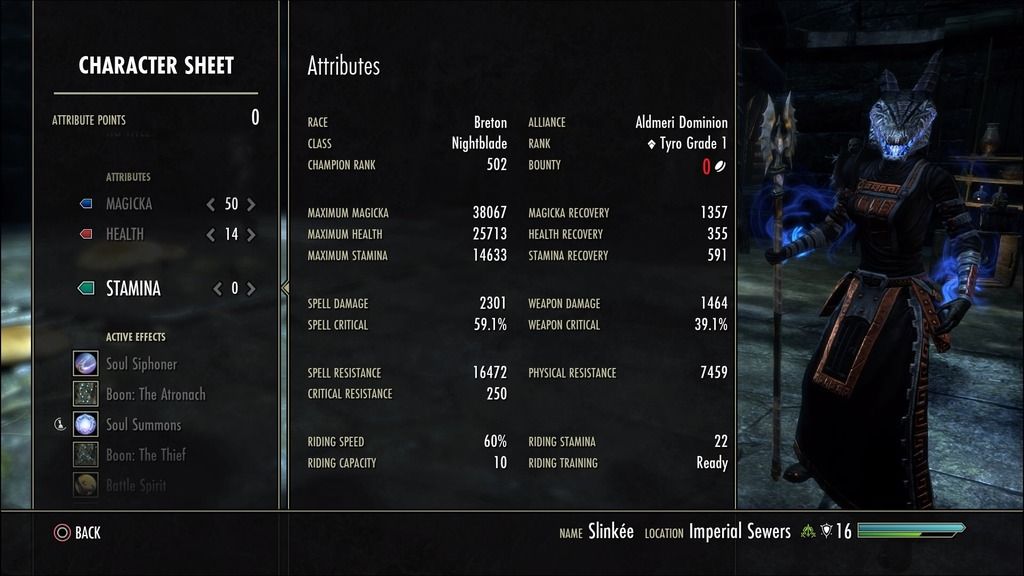Select Boon: The Atronach effect

pyautogui.click(x=155, y=394)
